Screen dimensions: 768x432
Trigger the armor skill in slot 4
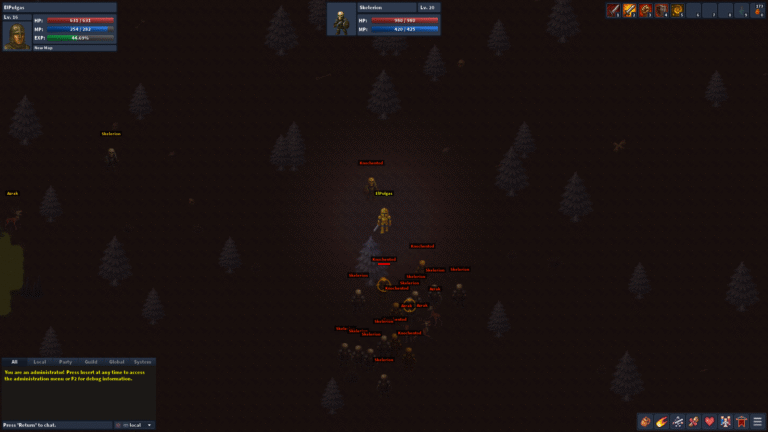661,10
